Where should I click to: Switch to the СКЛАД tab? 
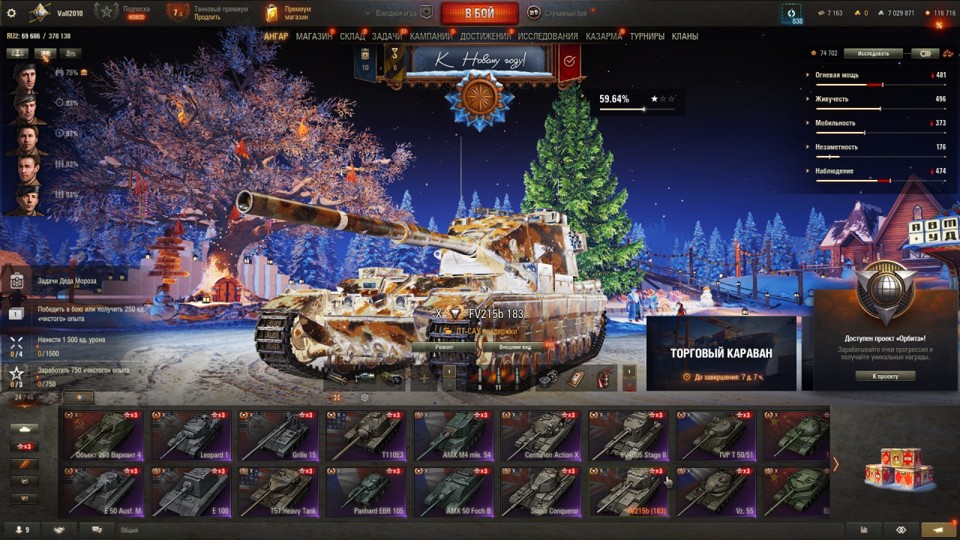tap(352, 36)
